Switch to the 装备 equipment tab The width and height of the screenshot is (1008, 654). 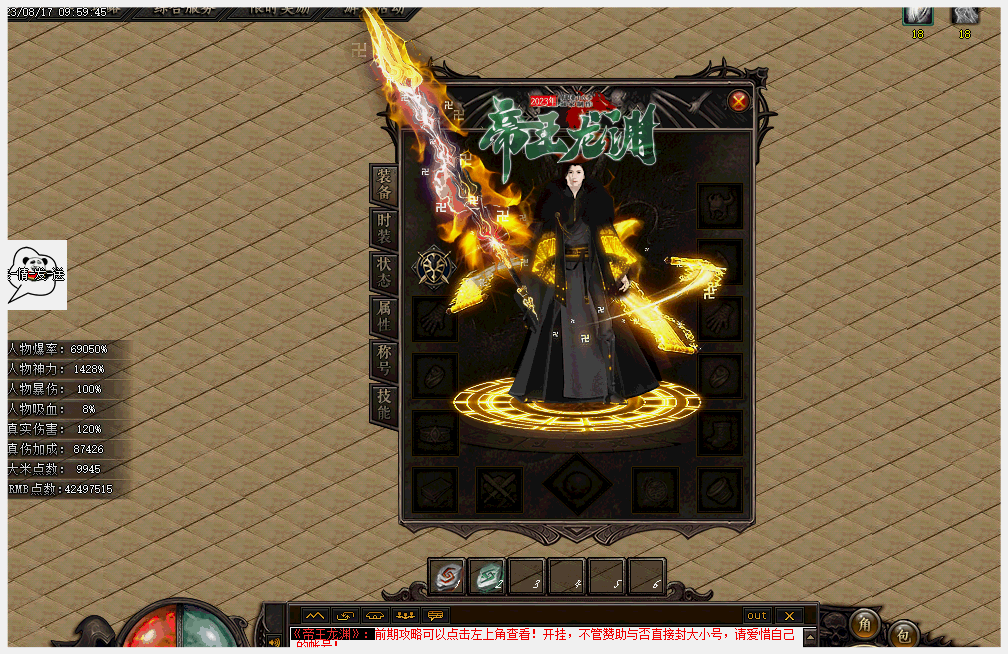pos(384,184)
